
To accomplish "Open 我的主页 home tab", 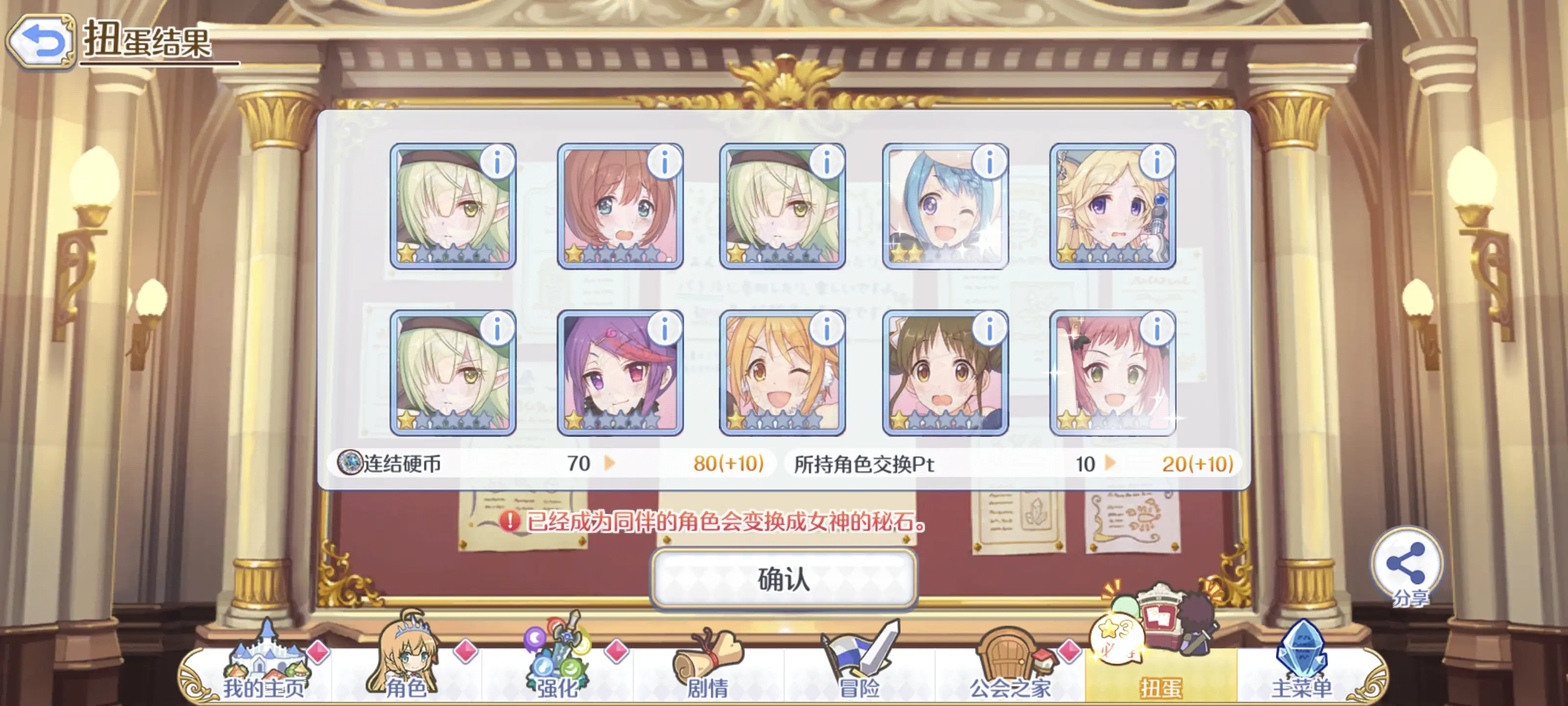I will pos(264,669).
